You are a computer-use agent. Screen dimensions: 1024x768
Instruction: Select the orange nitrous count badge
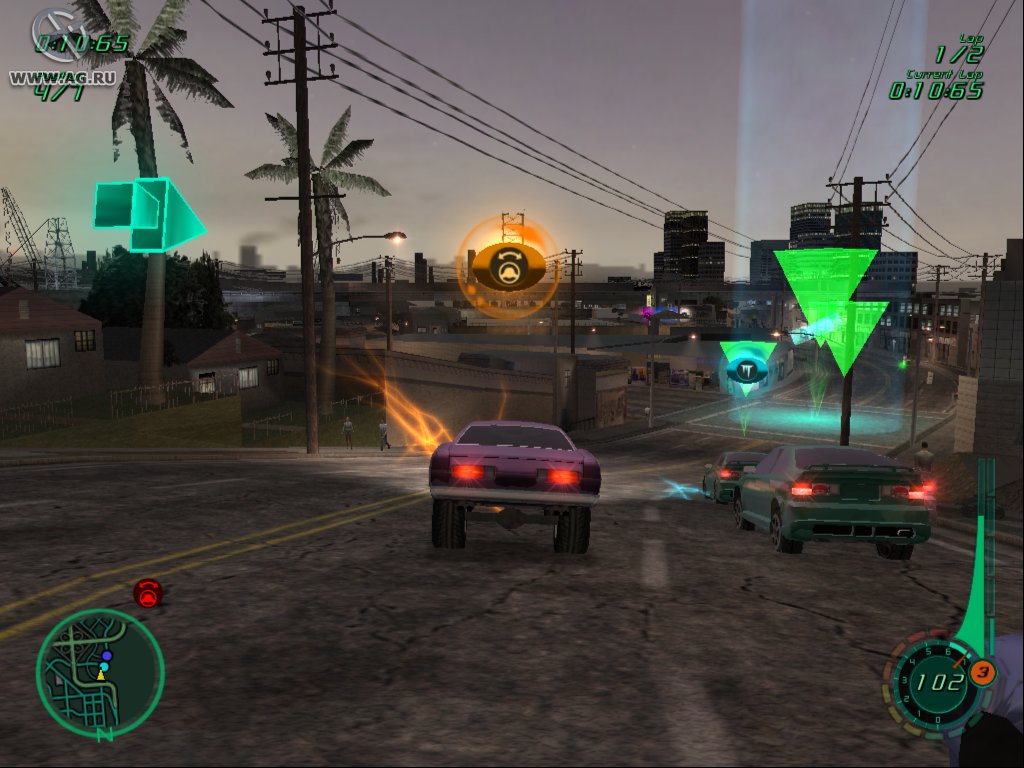tap(983, 673)
